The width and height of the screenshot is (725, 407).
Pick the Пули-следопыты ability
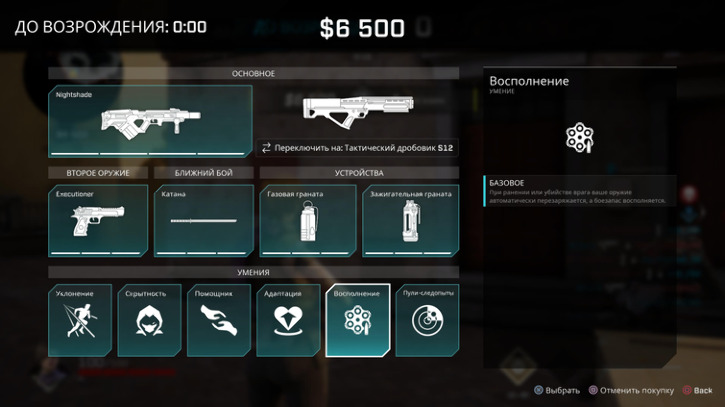click(x=428, y=320)
